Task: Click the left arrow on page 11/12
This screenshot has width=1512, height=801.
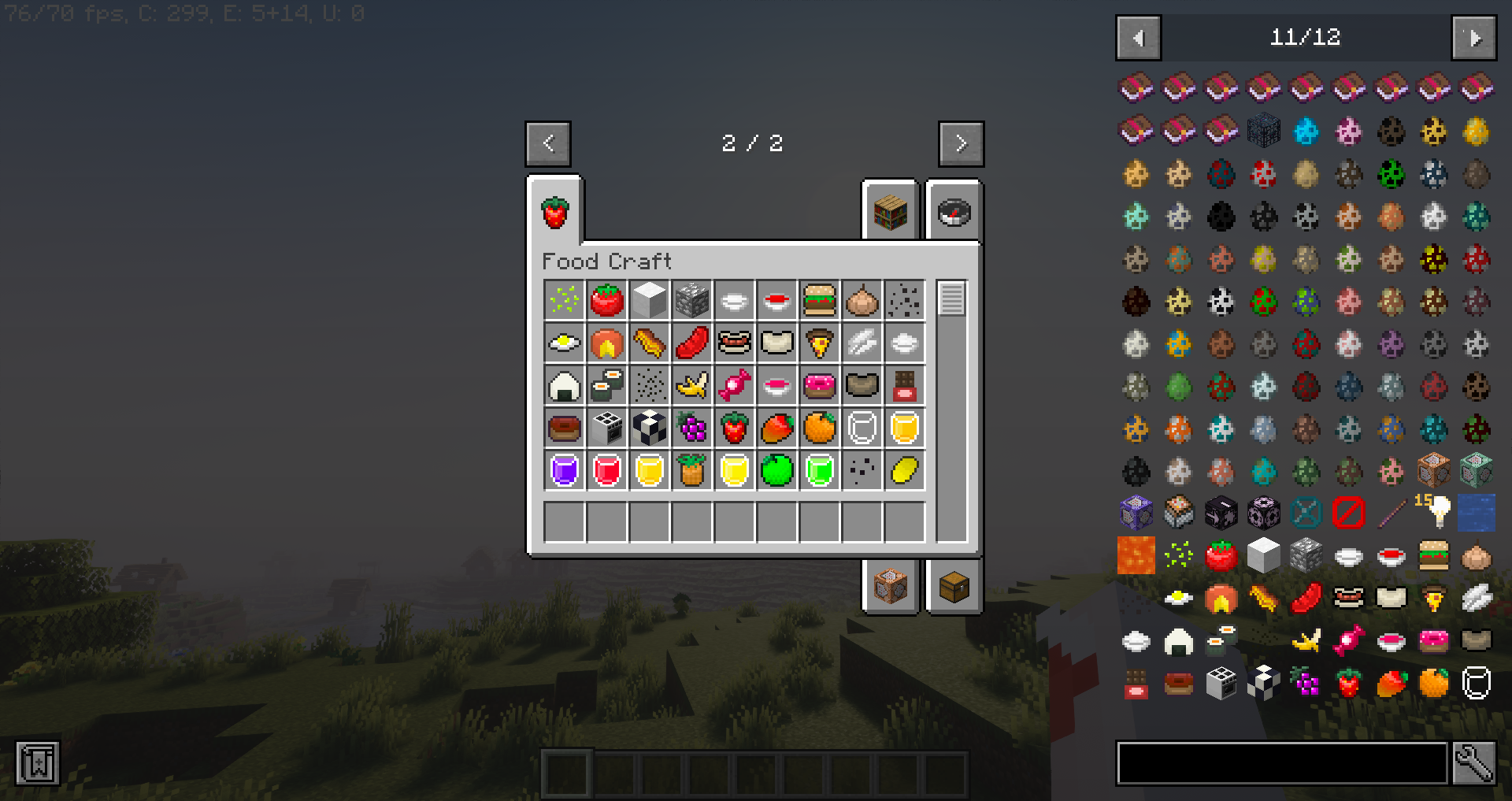Action: [x=1137, y=37]
